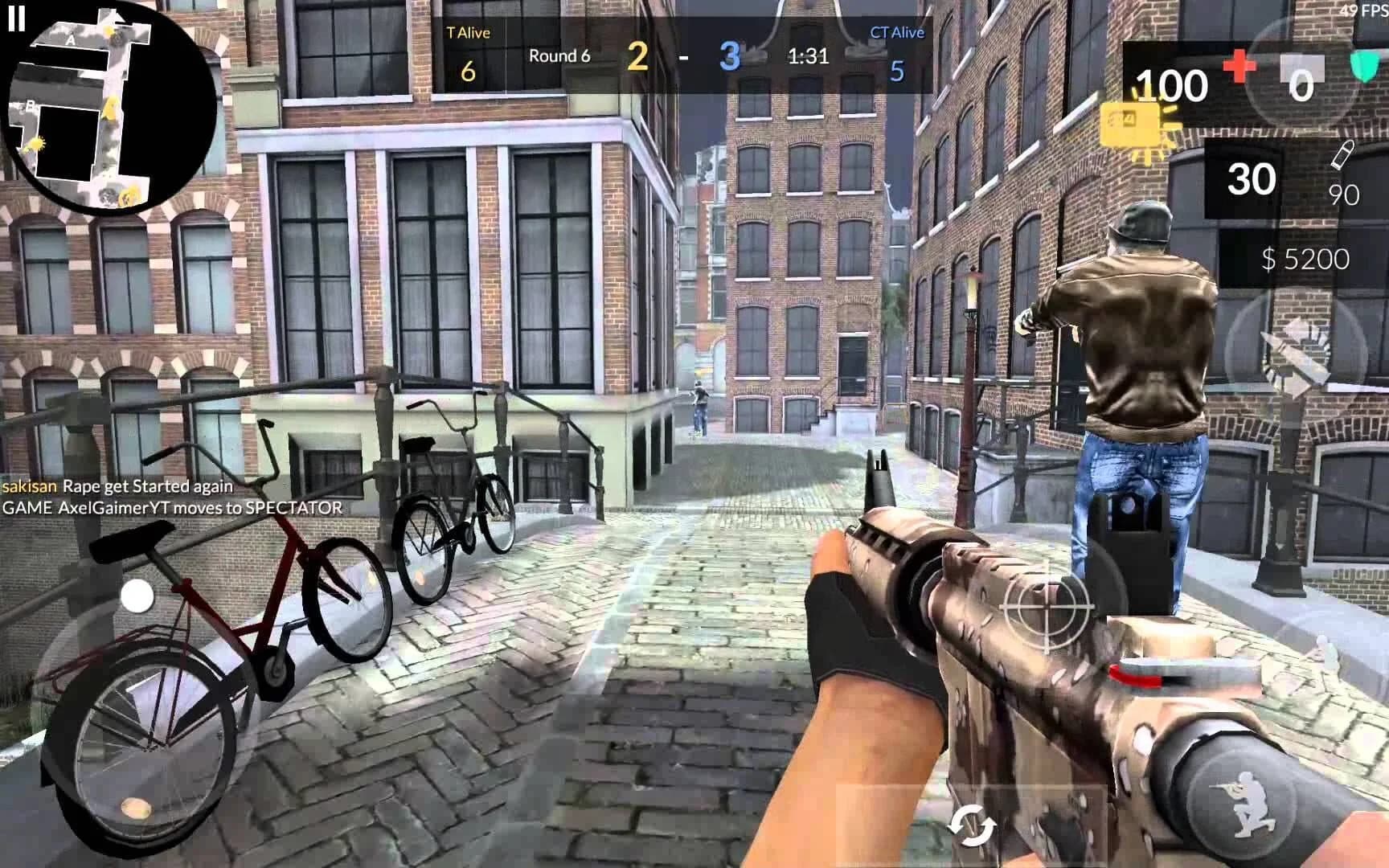
Task: Tap the $5200 money display
Action: click(x=1304, y=260)
